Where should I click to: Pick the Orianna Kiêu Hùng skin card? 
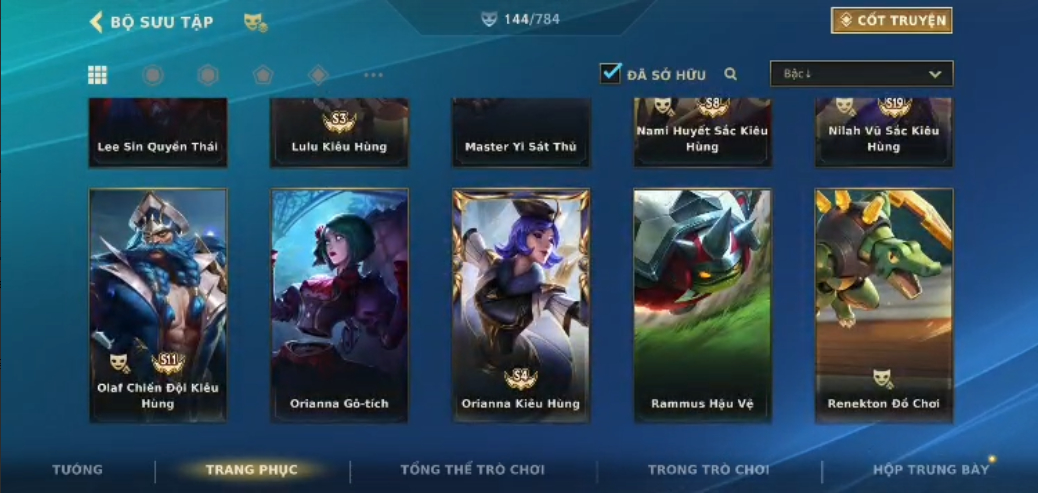[521, 304]
